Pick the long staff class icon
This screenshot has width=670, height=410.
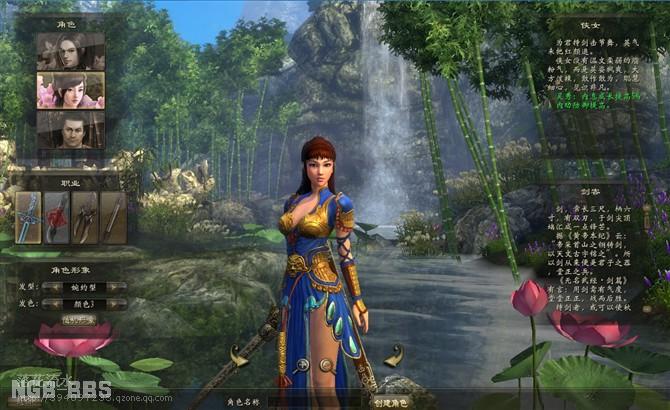coord(113,217)
